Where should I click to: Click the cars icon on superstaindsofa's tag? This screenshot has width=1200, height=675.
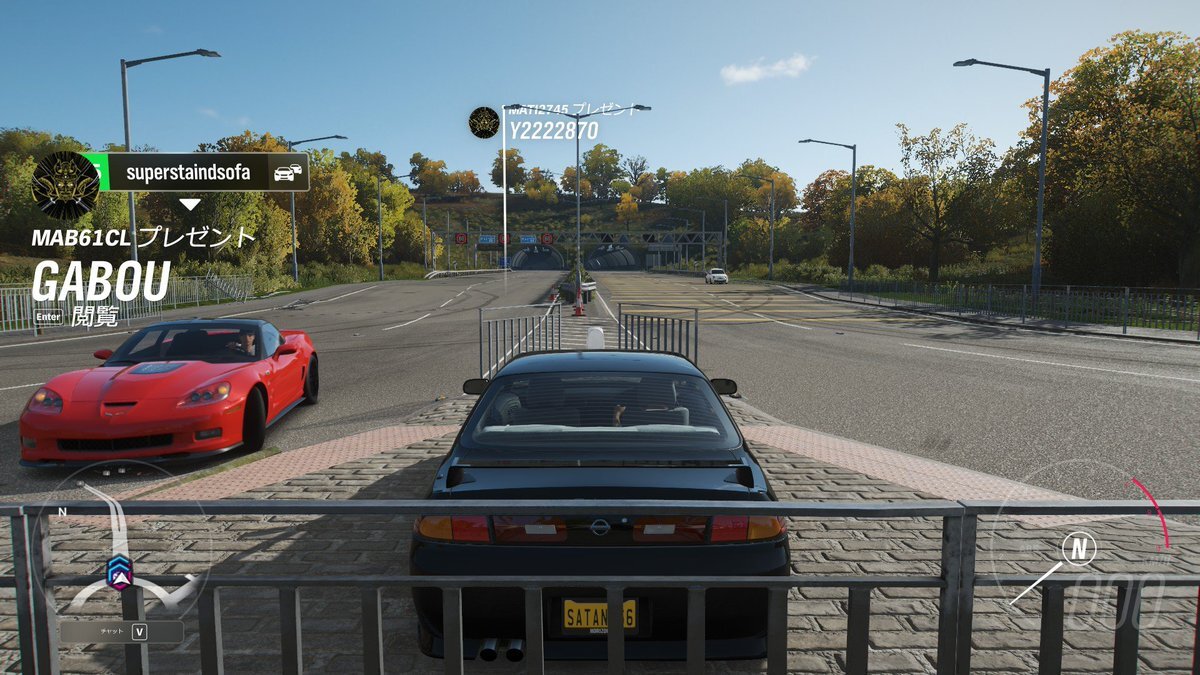click(x=288, y=172)
